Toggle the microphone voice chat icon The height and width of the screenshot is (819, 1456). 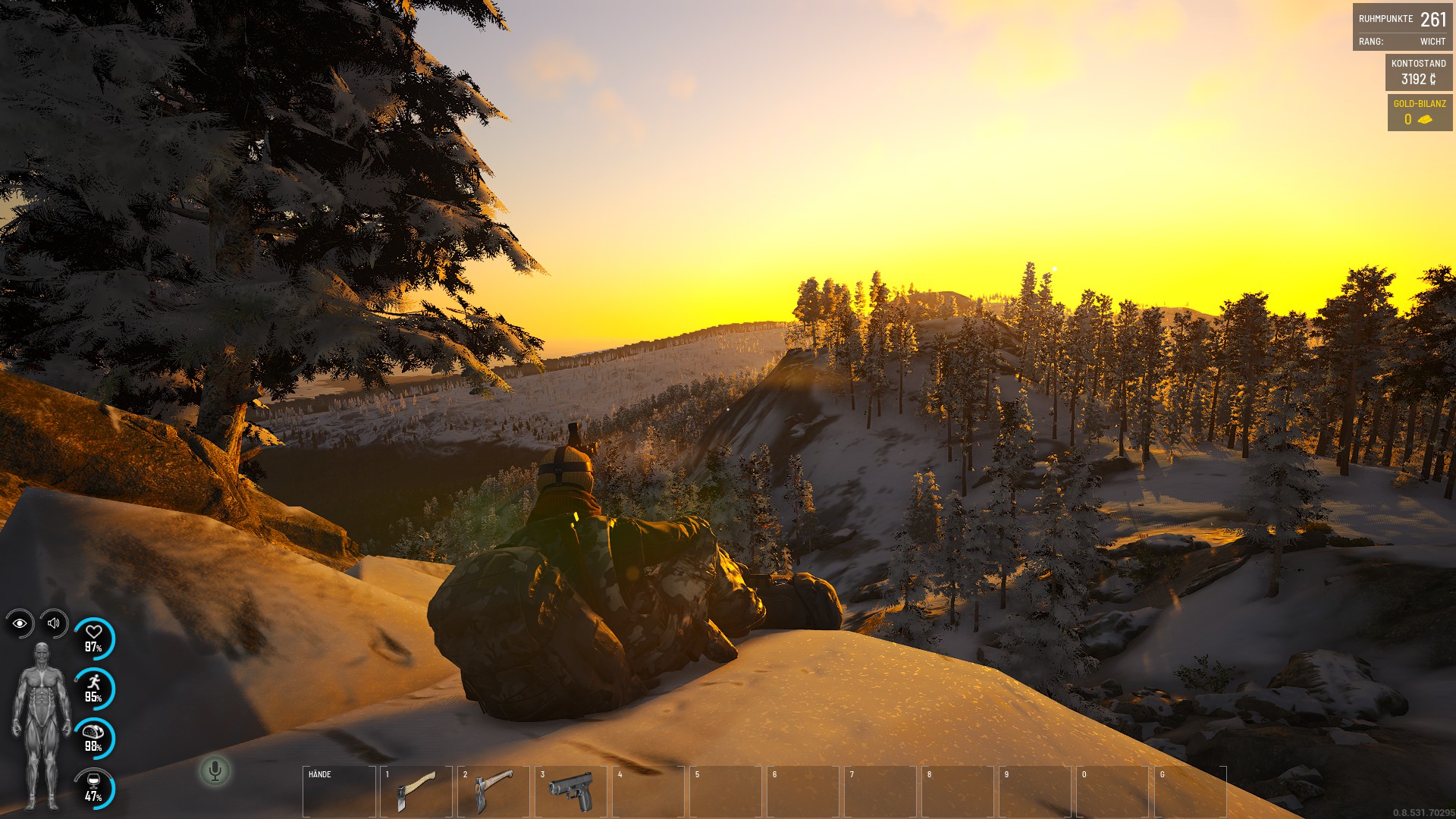point(215,771)
